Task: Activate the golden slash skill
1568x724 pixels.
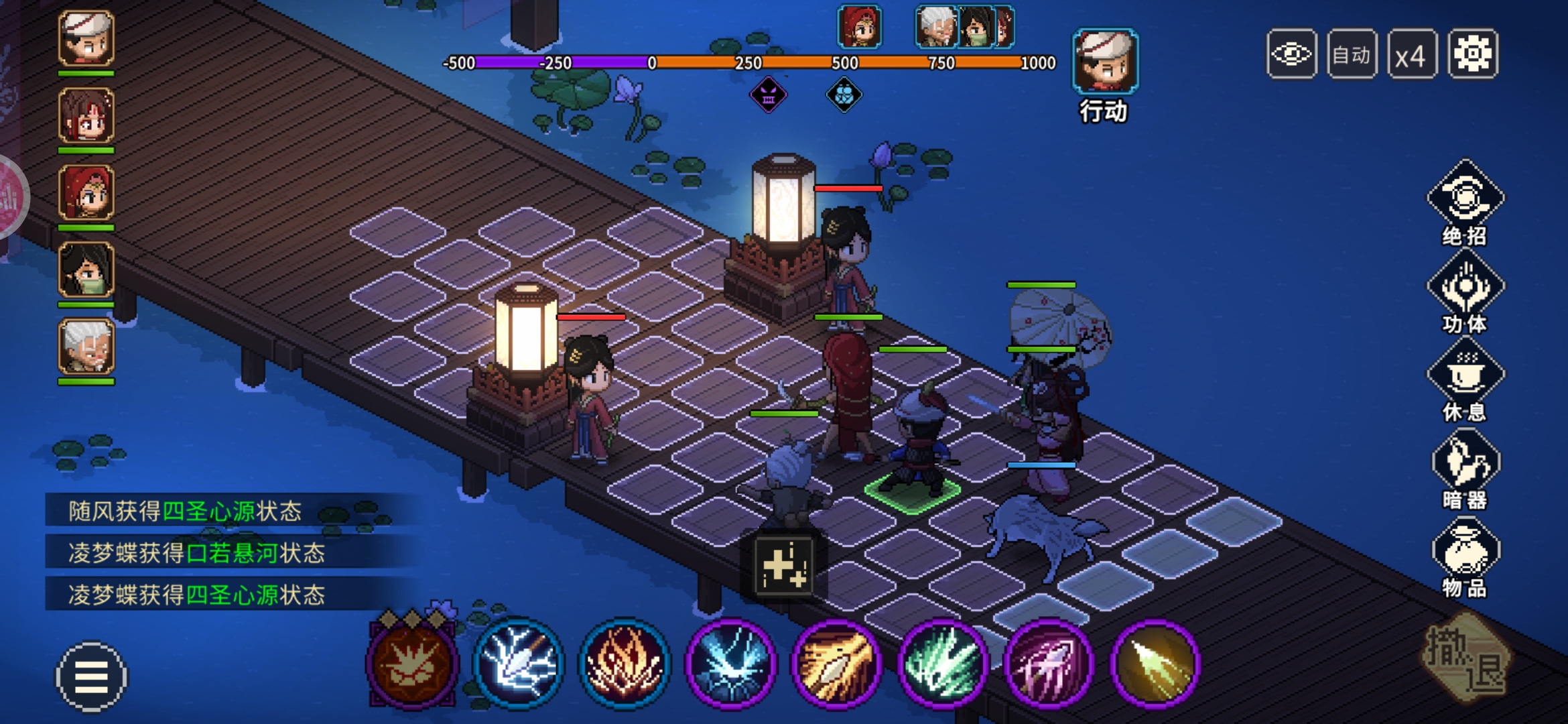Action: 836,662
